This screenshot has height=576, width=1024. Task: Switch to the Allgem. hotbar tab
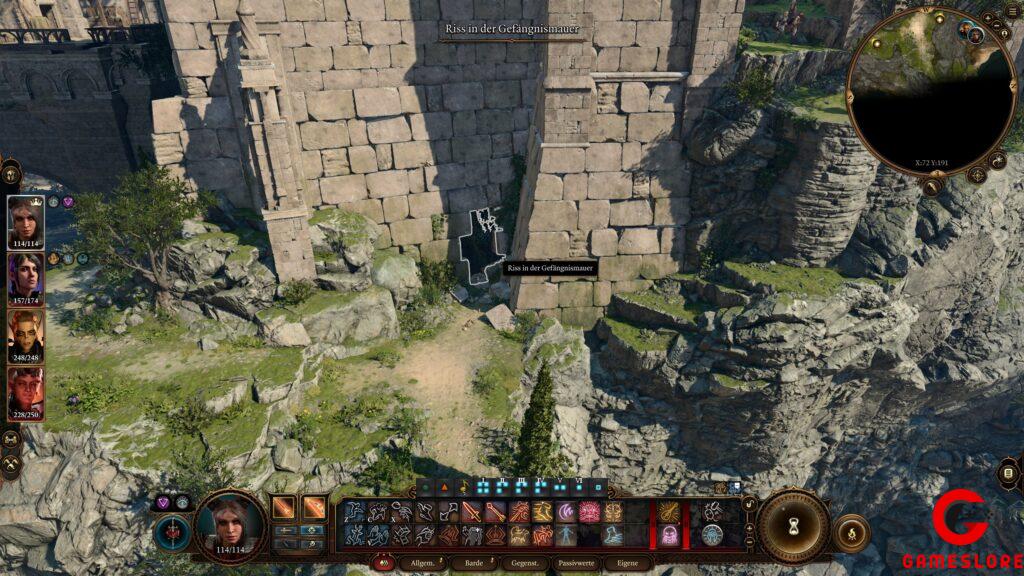click(x=421, y=564)
